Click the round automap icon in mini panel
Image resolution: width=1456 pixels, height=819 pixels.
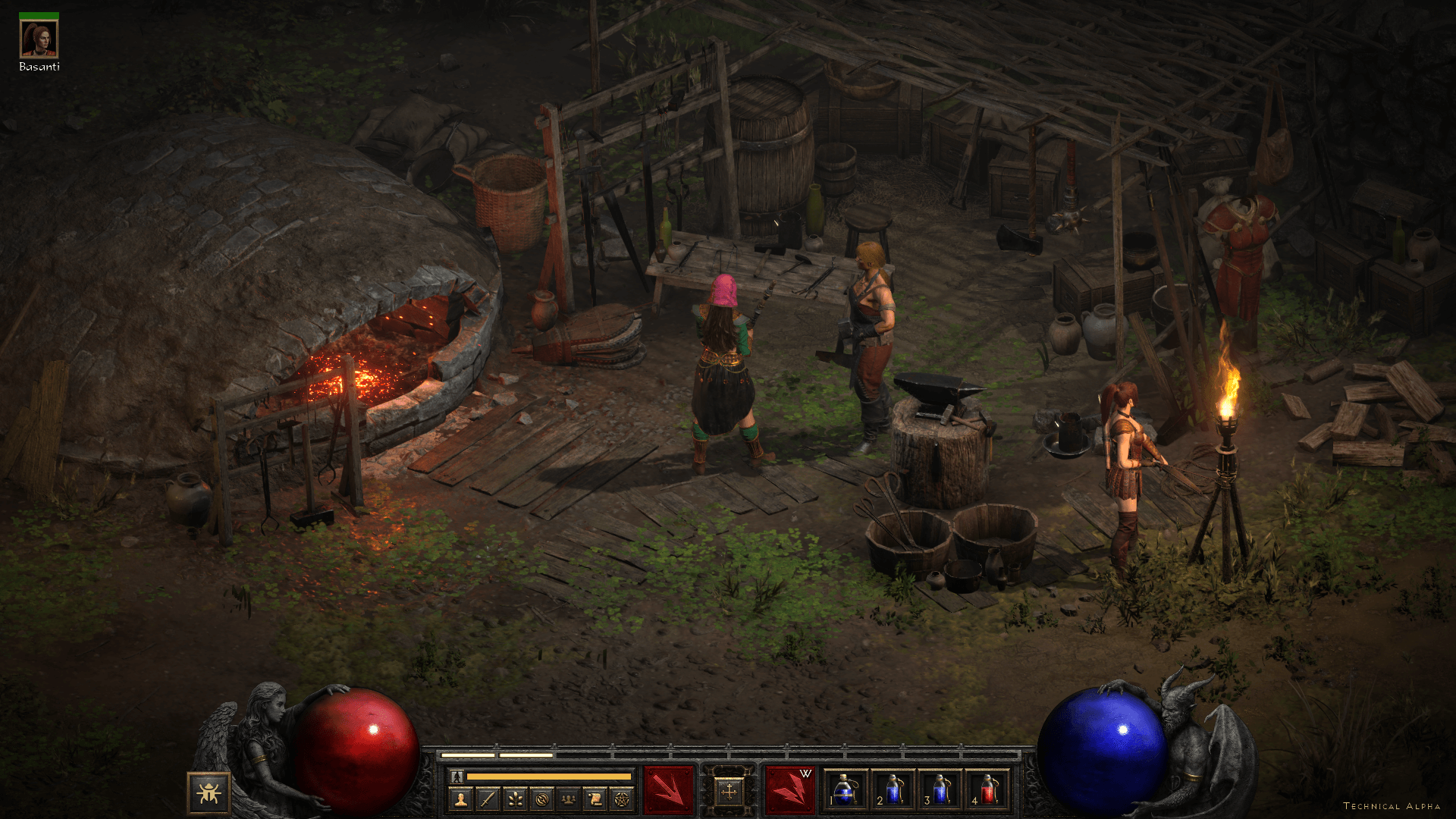pos(541,799)
